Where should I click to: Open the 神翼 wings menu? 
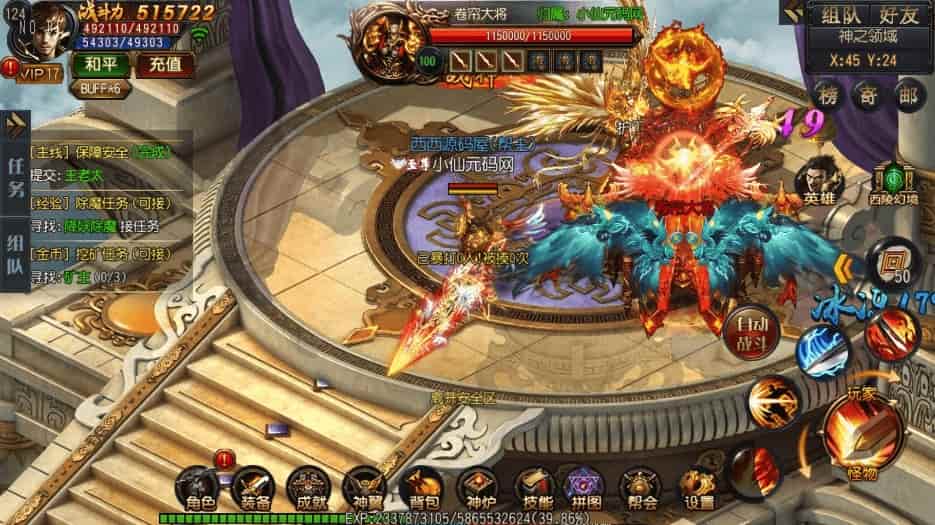point(365,489)
